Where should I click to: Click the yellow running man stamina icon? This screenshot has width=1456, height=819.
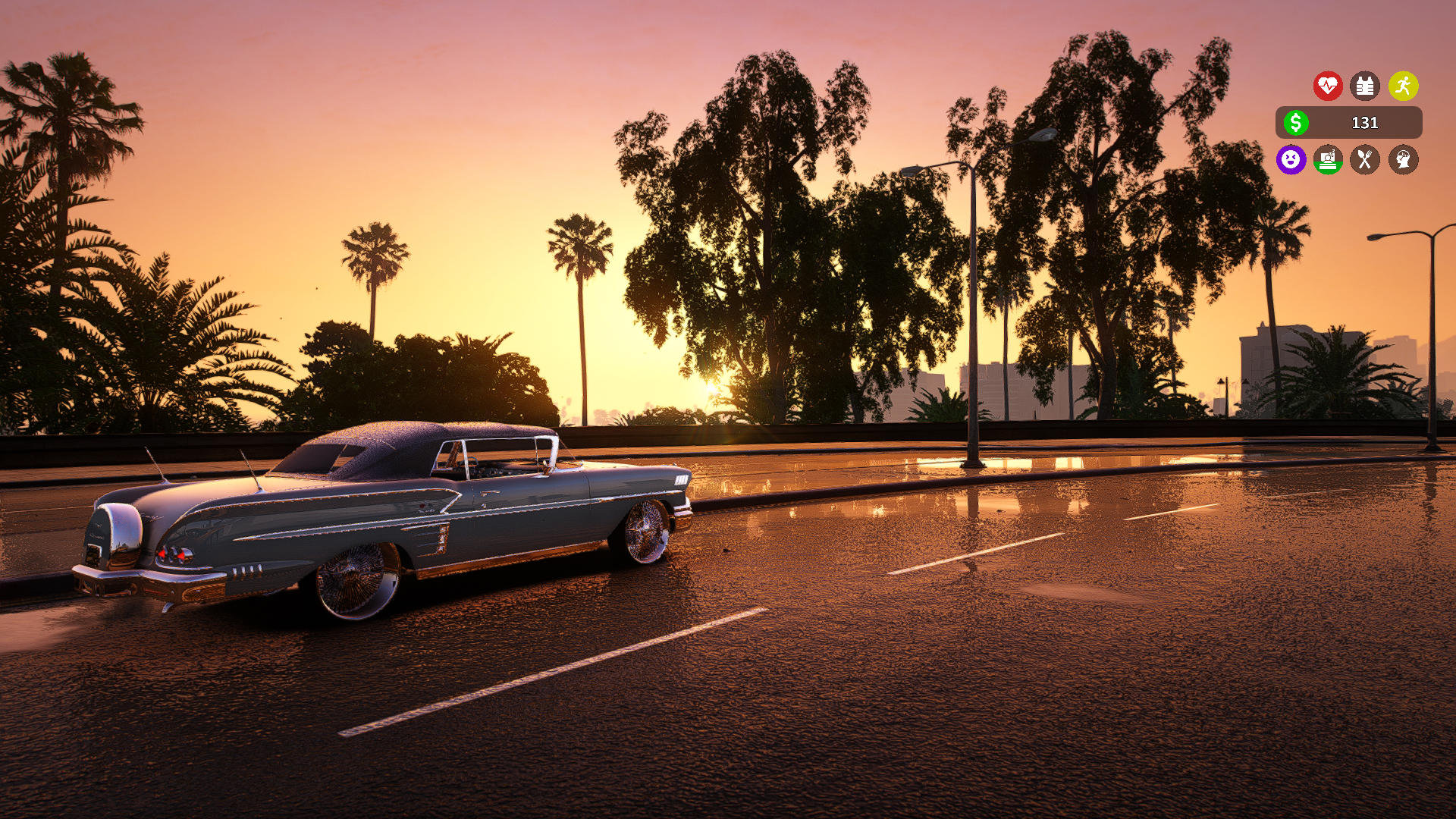coord(1403,86)
